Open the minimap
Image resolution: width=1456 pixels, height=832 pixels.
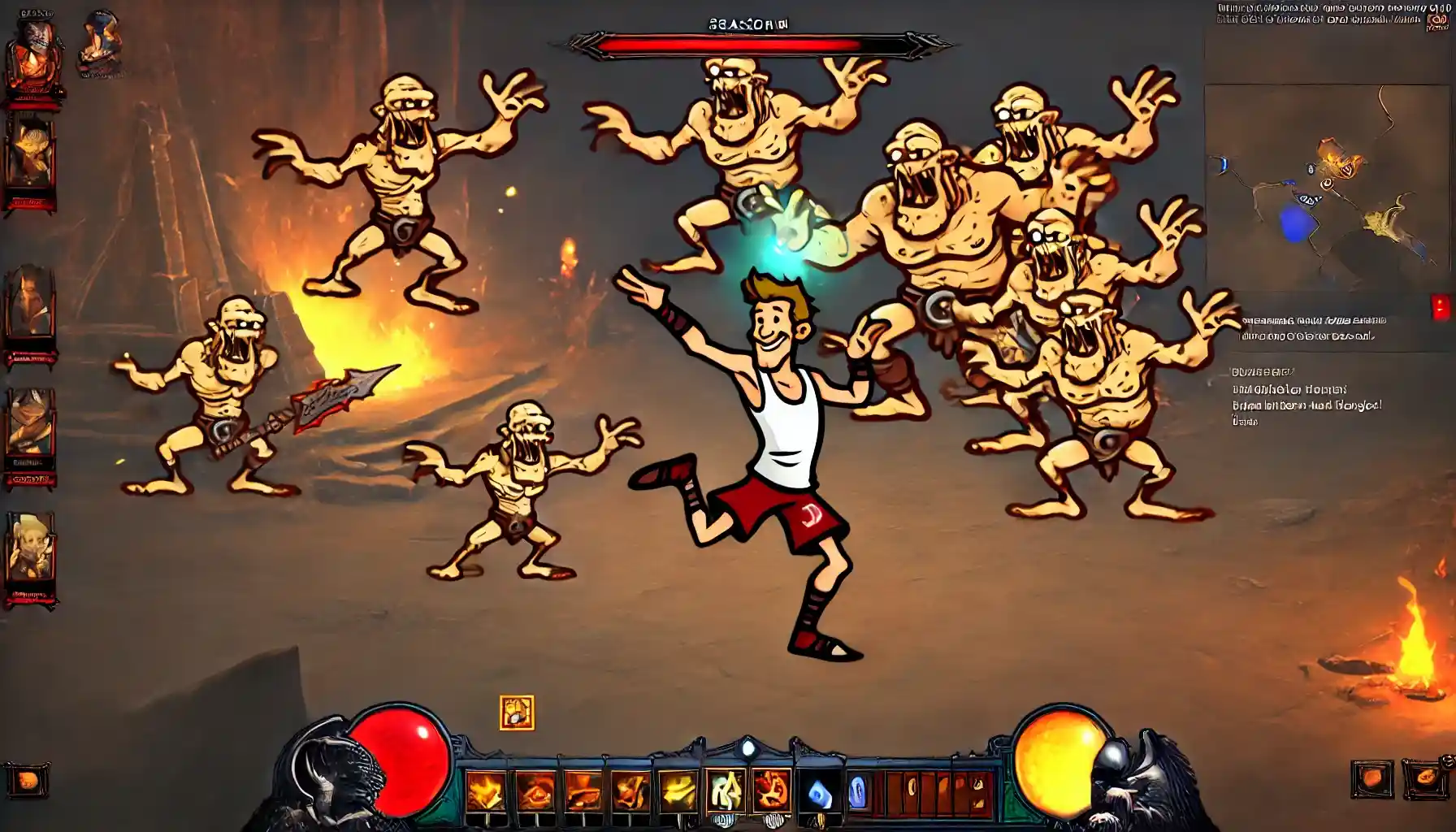pos(1328,187)
